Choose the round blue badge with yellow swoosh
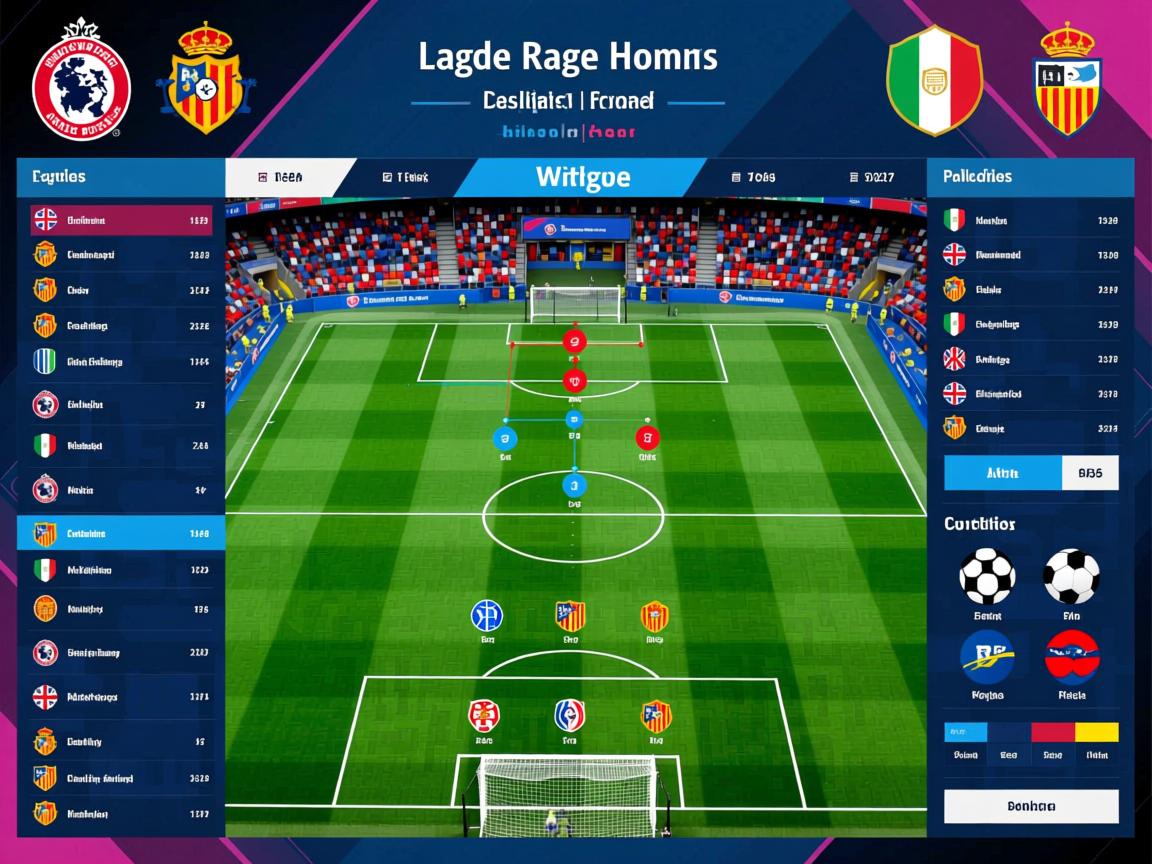1152x864 pixels. tap(986, 657)
